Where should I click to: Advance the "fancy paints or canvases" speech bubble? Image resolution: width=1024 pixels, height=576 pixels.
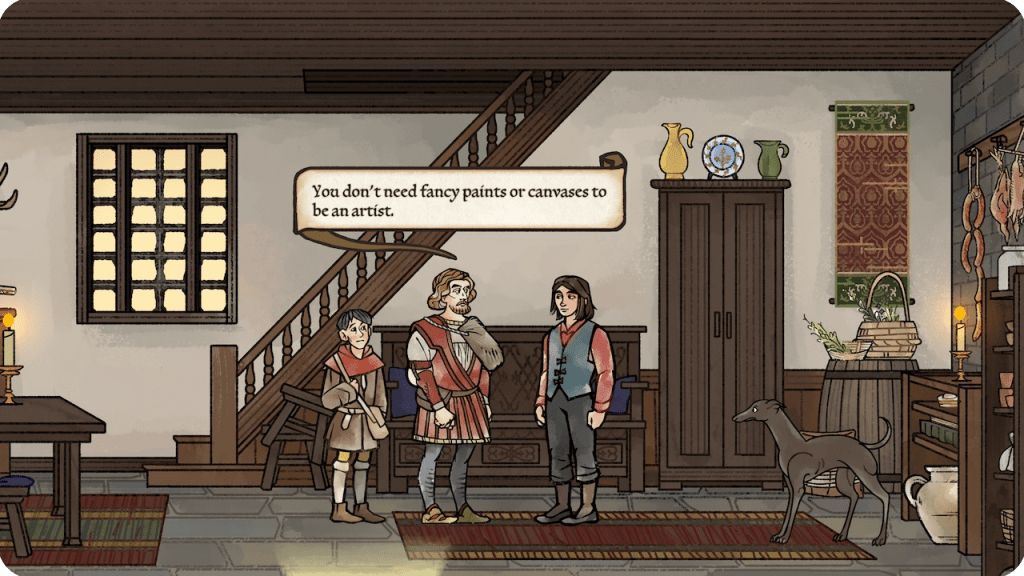click(459, 201)
